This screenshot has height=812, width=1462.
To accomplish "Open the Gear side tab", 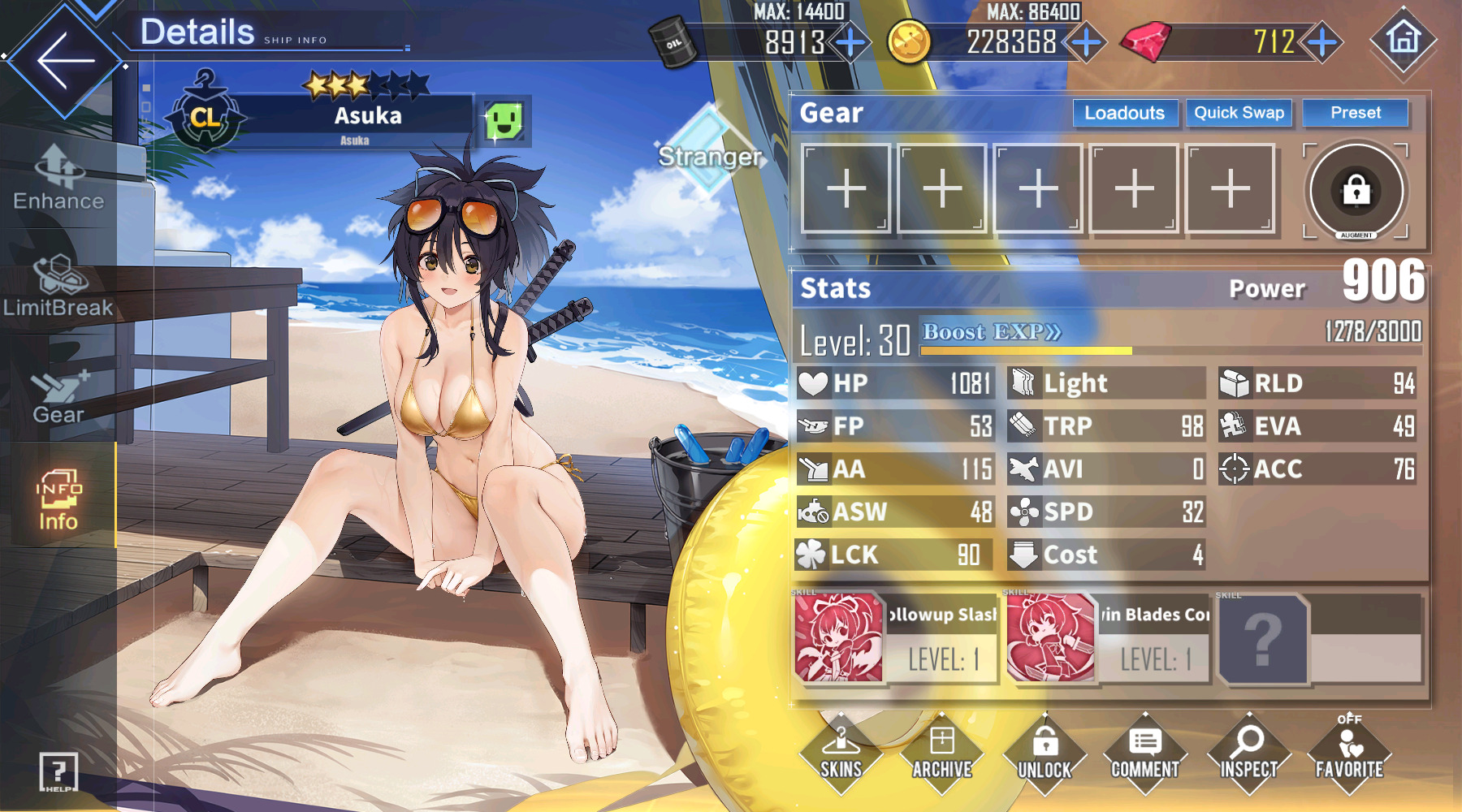I will 58,396.
